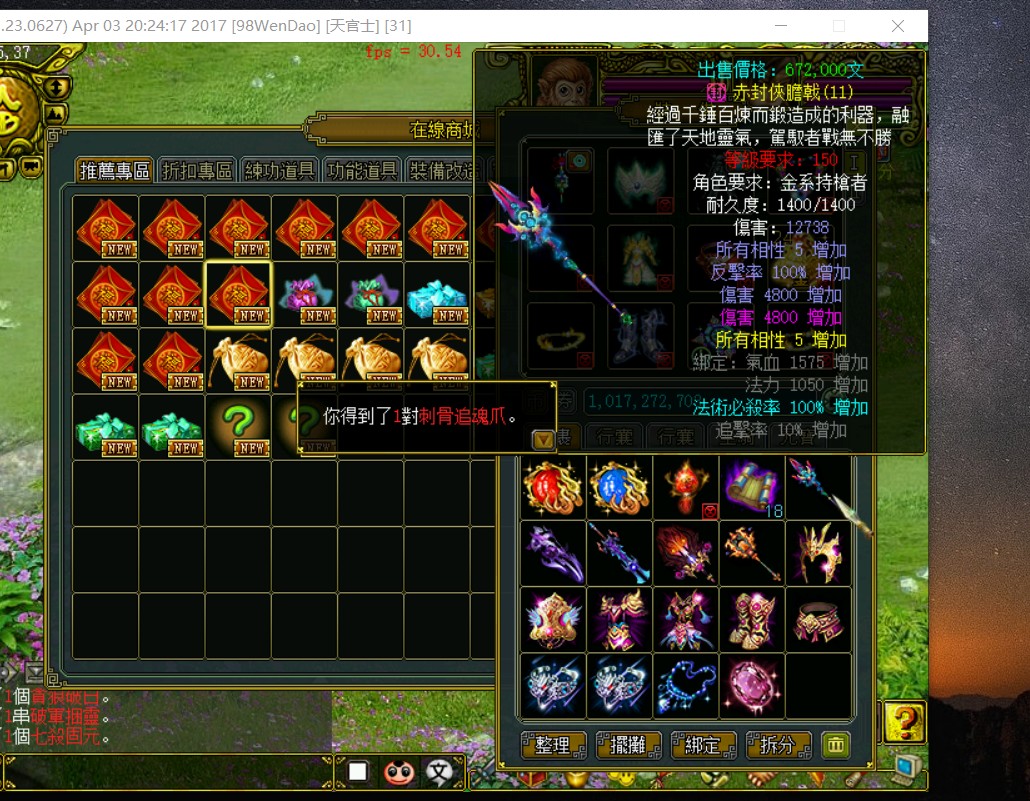Activate the 拆分 split button

point(778,745)
